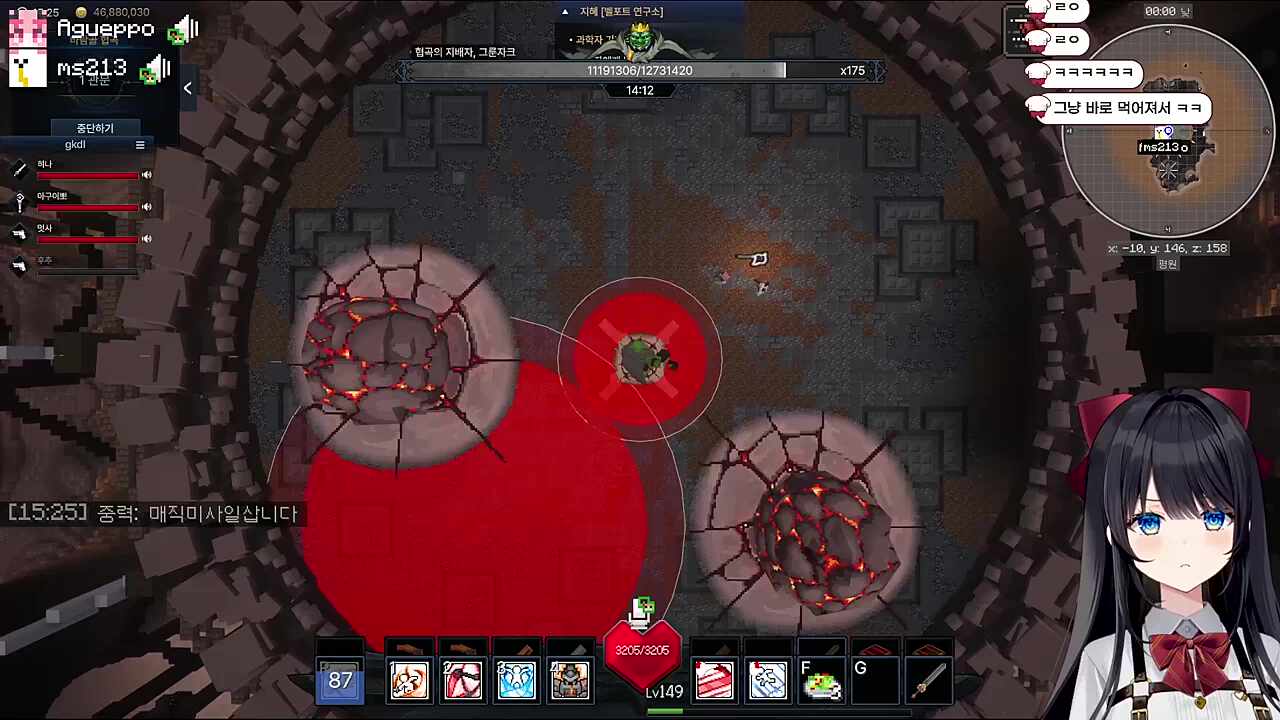Image resolution: width=1280 pixels, height=720 pixels.
Task: Select the sword weapon slot
Action: point(928,680)
